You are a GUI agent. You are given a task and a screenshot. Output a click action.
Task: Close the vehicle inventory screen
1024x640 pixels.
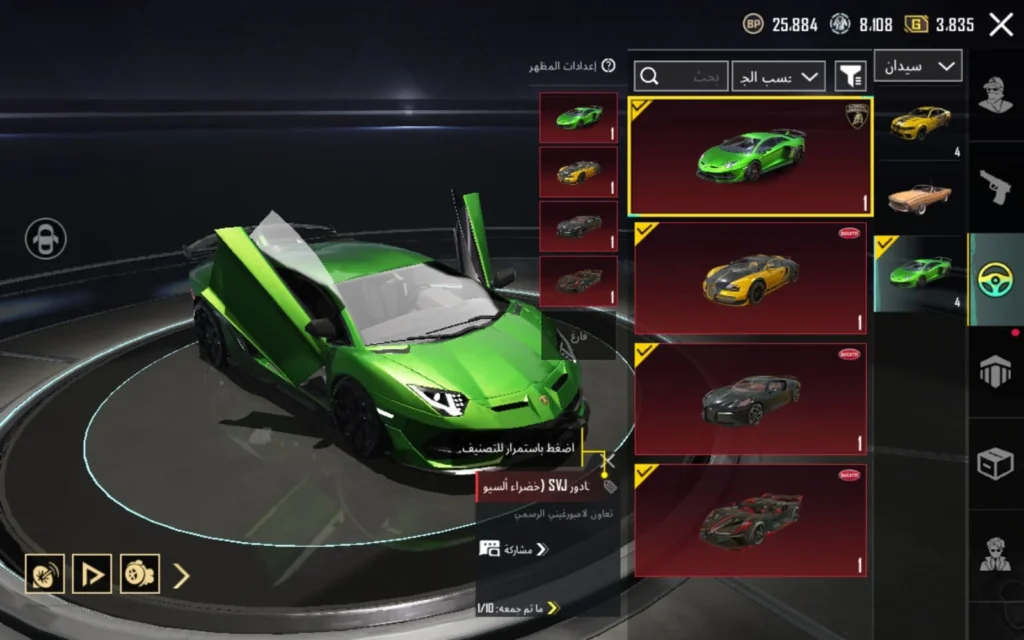point(1001,25)
